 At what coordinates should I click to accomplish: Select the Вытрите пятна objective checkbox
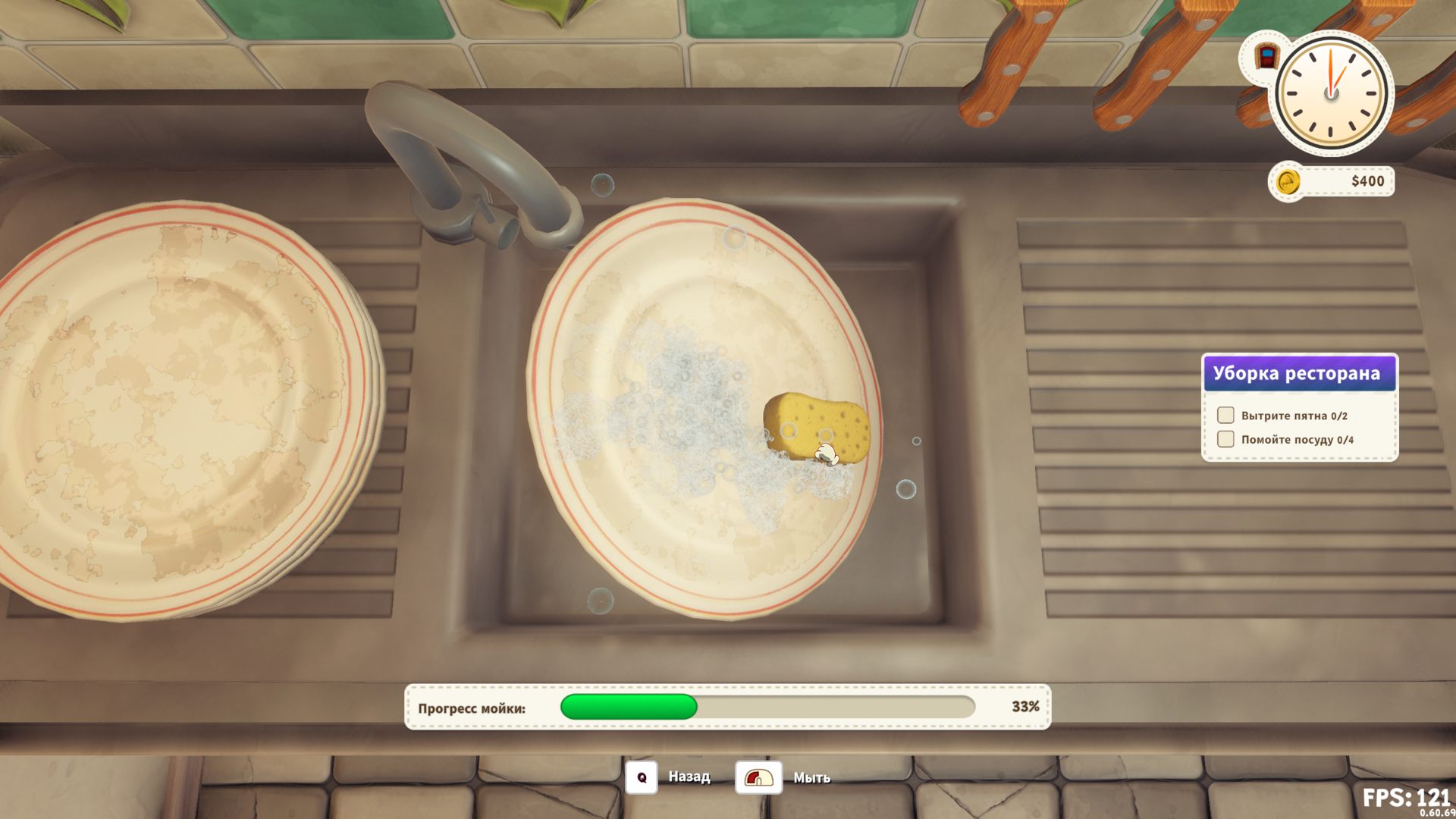coord(1225,415)
